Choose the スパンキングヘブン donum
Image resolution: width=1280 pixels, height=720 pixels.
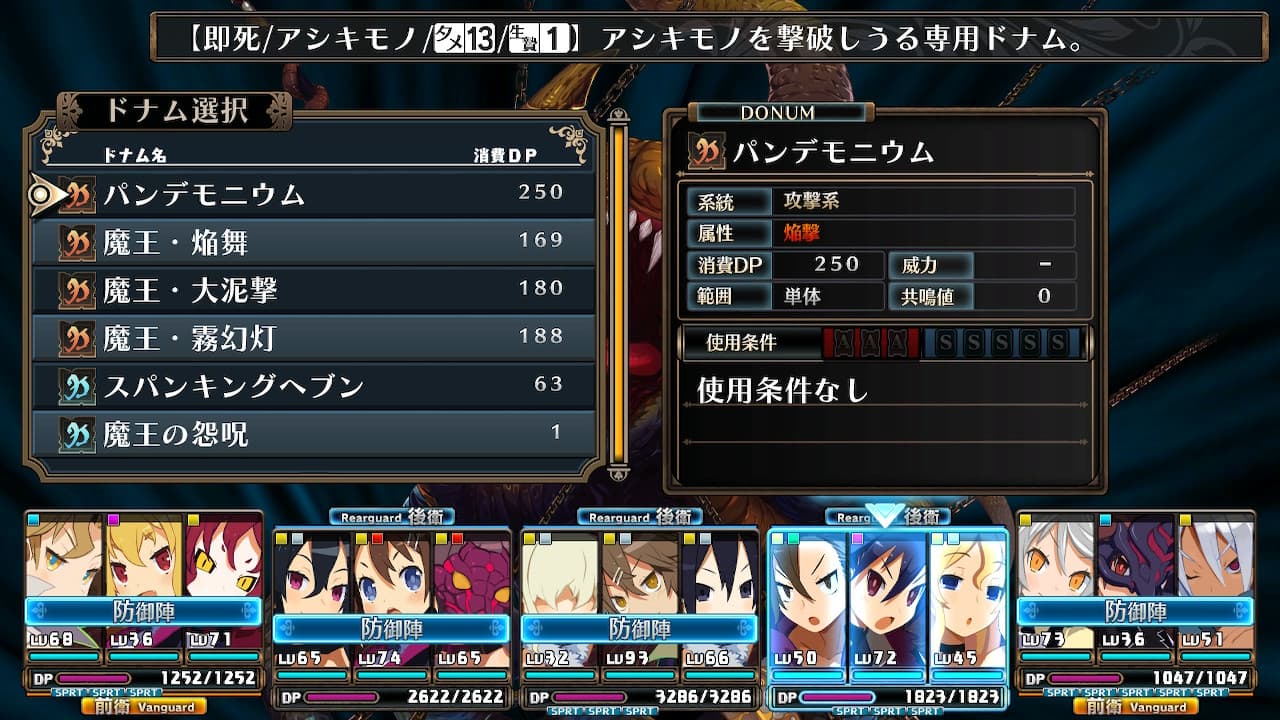click(314, 386)
